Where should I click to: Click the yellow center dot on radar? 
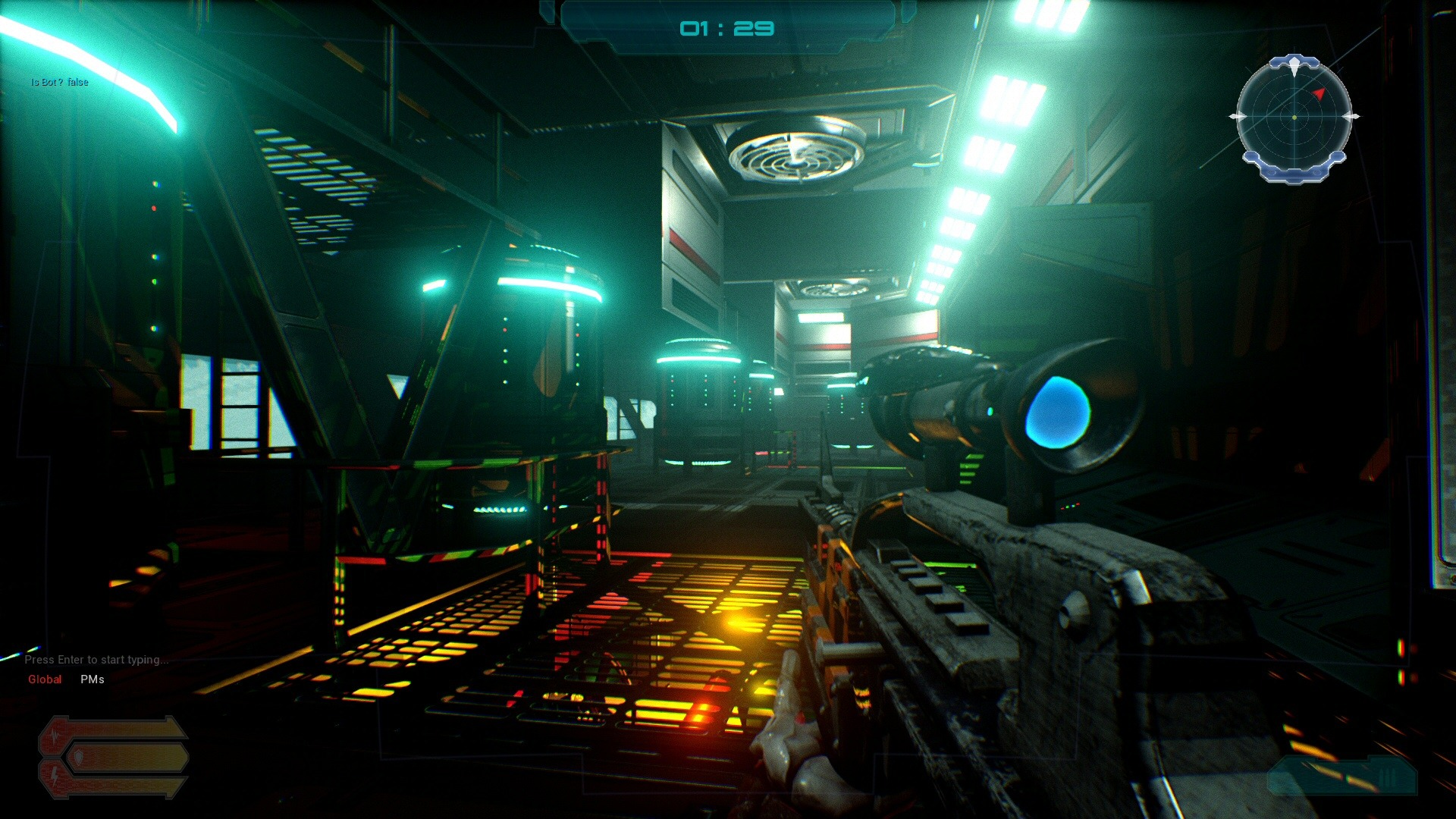[x=1294, y=118]
